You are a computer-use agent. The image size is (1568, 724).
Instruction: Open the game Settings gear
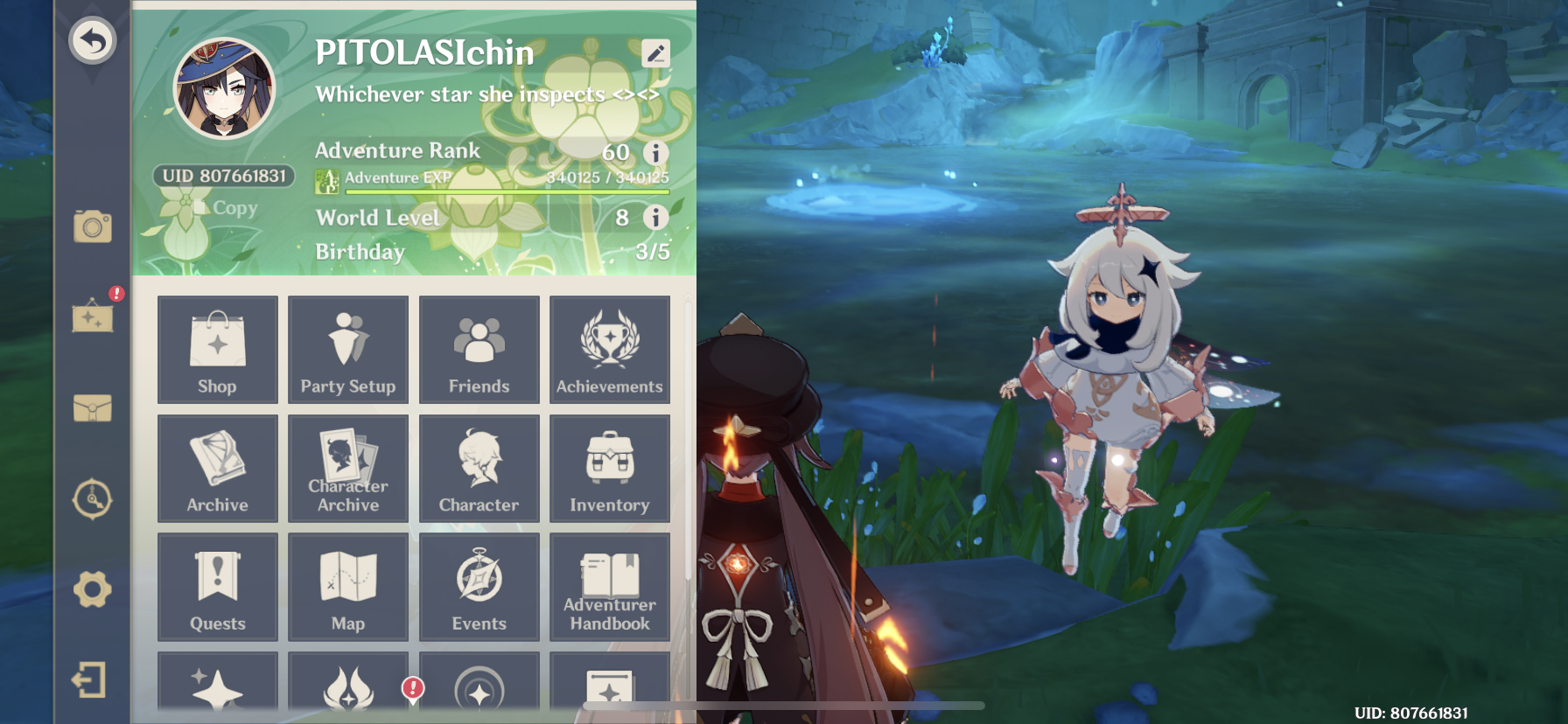92,590
